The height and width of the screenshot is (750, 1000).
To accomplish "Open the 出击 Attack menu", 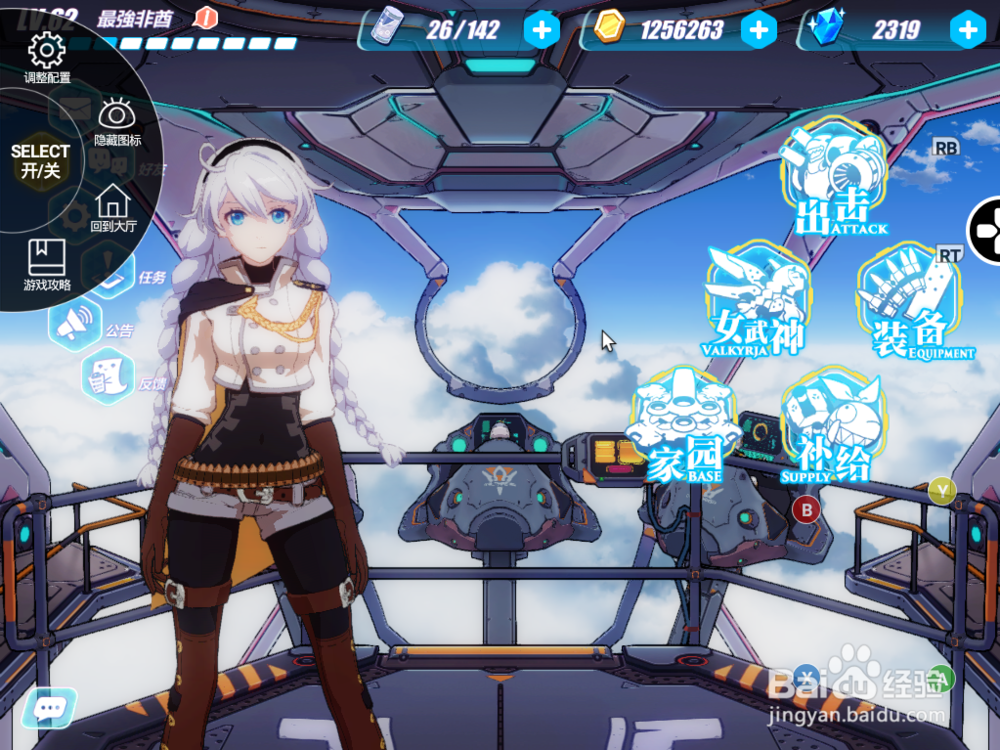I will point(833,180).
